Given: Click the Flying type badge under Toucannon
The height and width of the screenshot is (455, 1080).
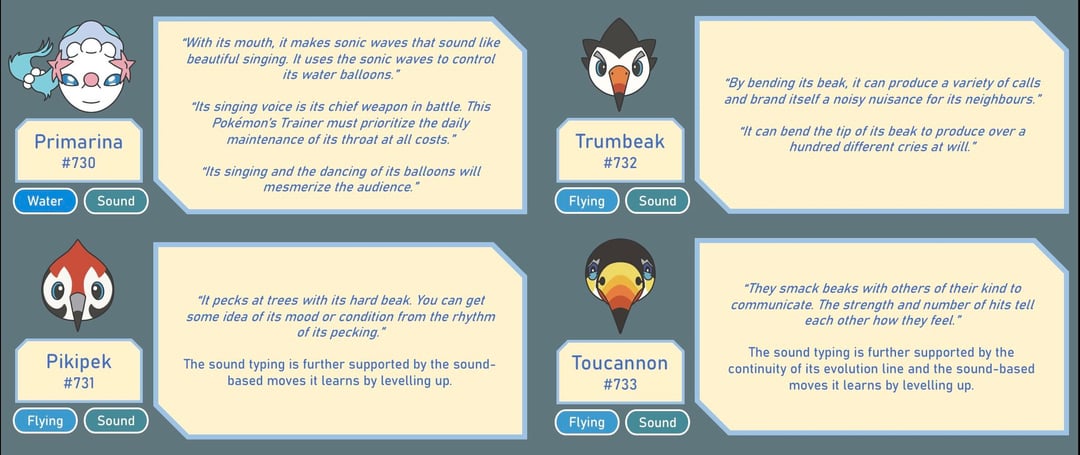Looking at the screenshot, I should click(587, 423).
